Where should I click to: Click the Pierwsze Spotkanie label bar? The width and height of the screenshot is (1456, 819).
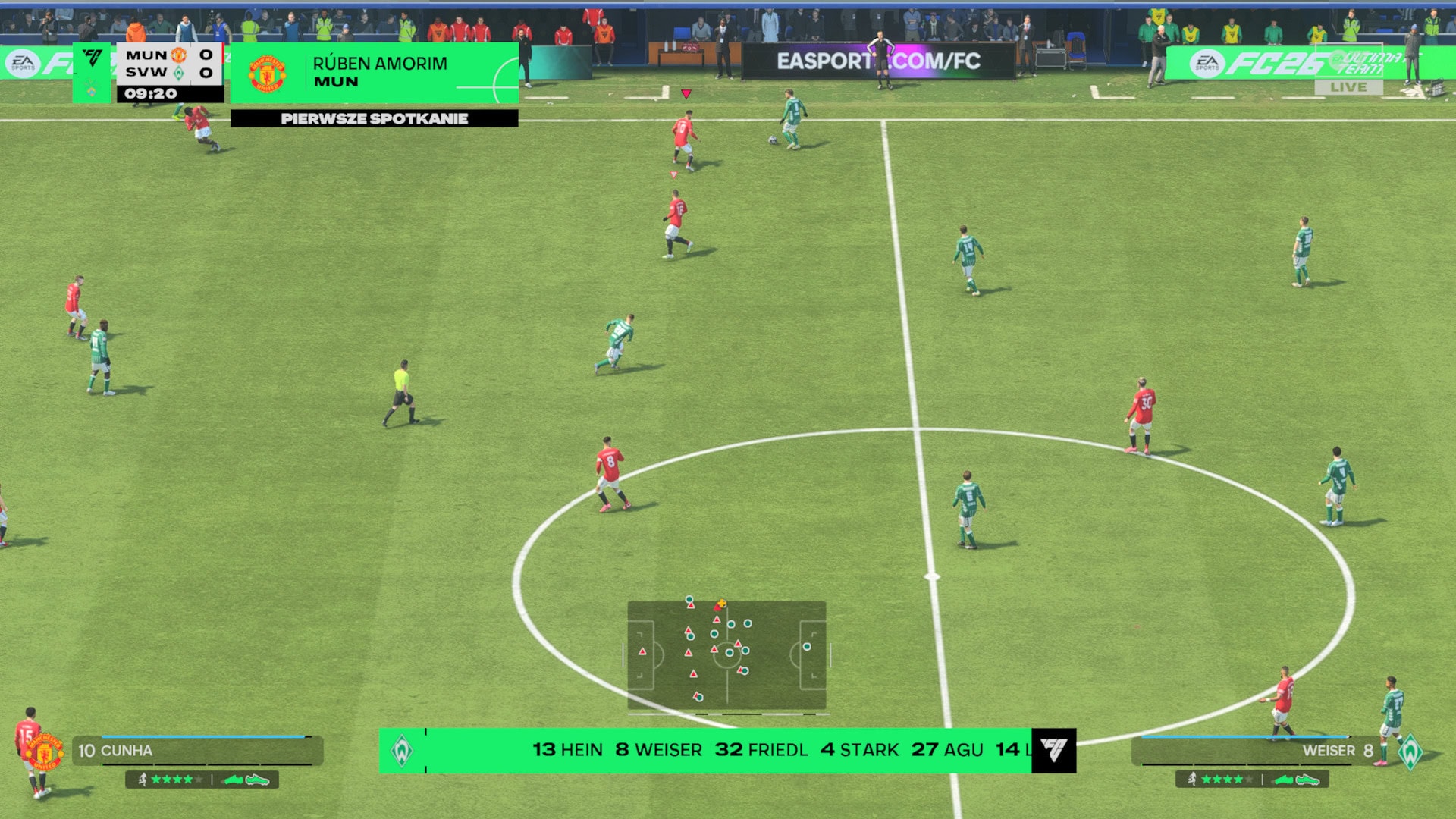374,118
